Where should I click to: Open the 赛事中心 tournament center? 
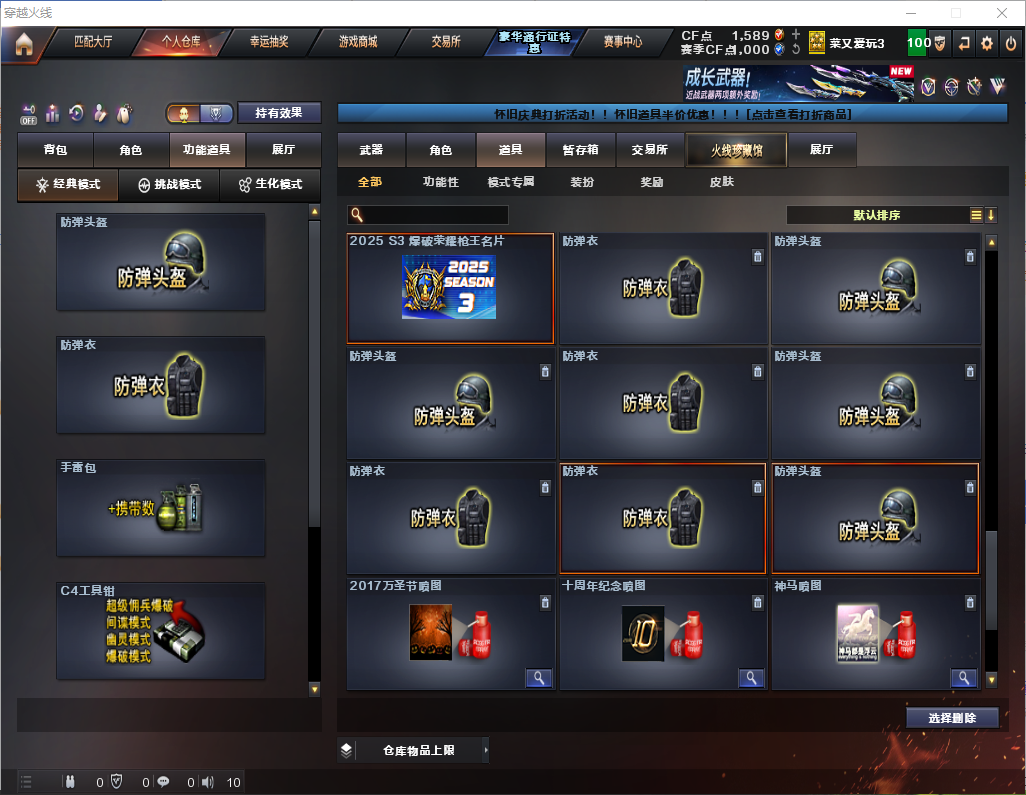623,42
